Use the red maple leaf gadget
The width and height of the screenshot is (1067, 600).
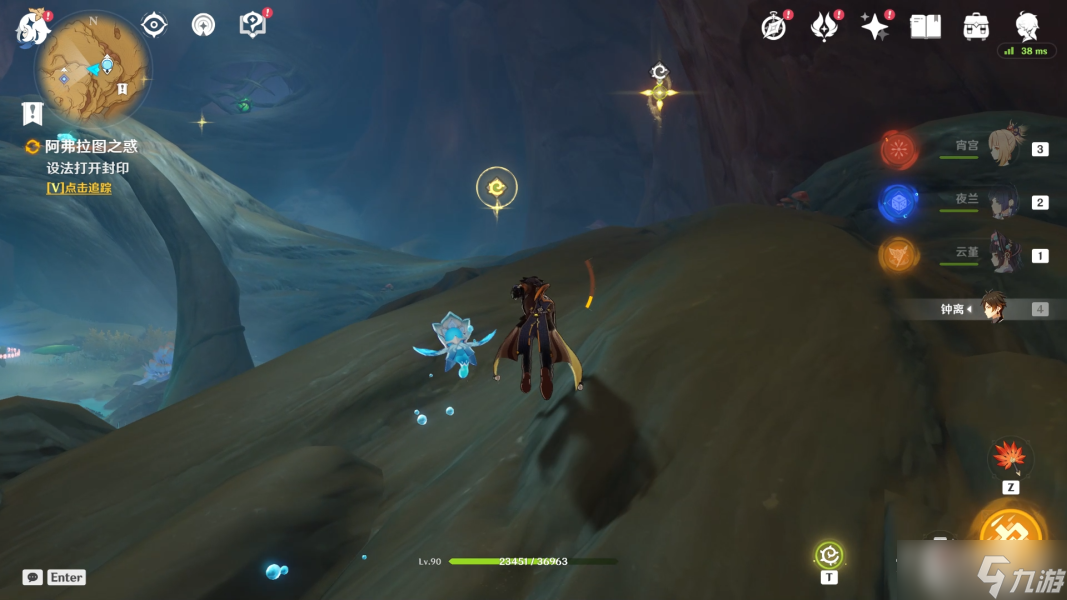pos(1010,459)
